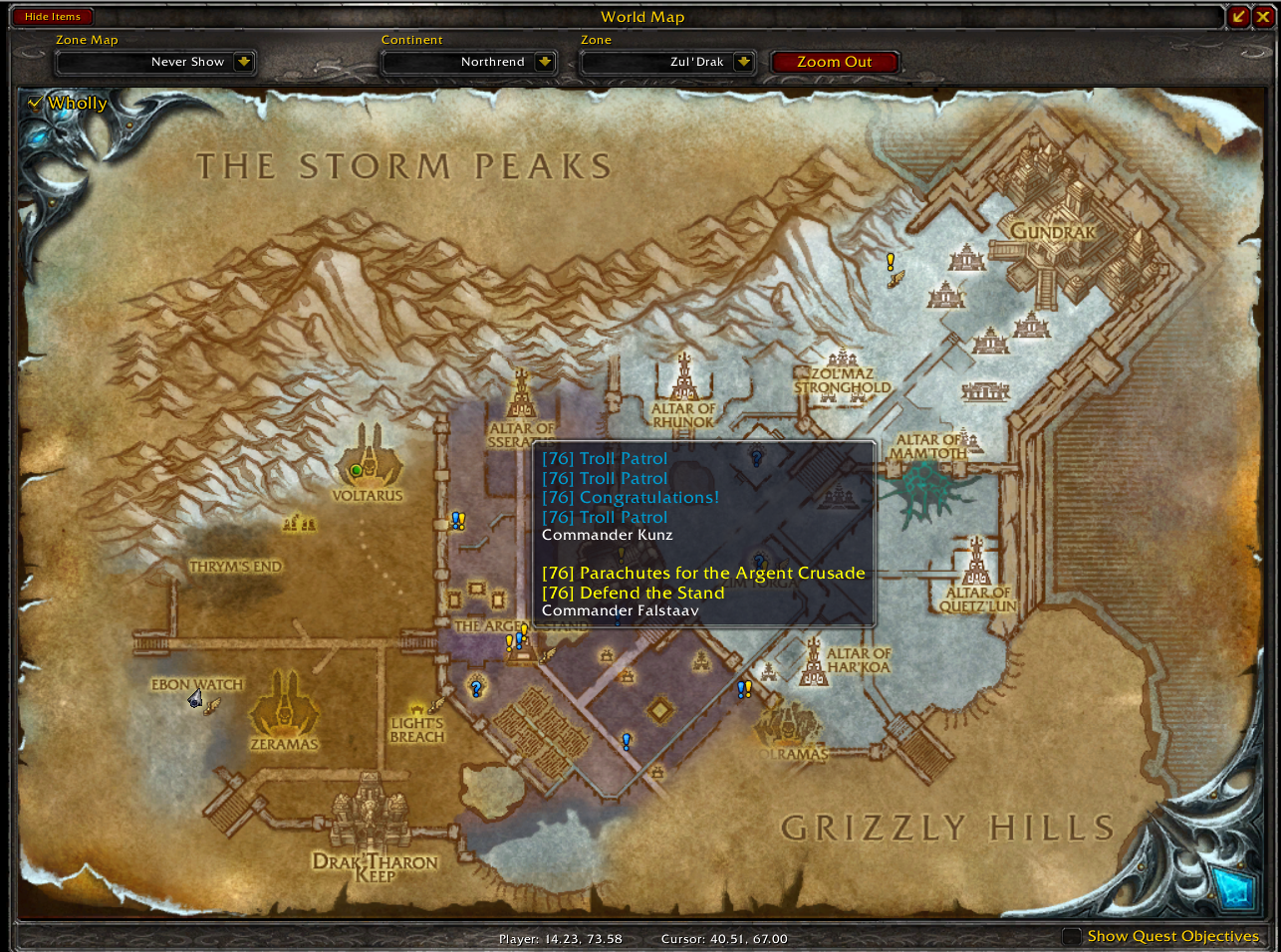This screenshot has height=952, width=1281.
Task: Open the Continent dropdown showing Northrend
Action: click(x=468, y=61)
